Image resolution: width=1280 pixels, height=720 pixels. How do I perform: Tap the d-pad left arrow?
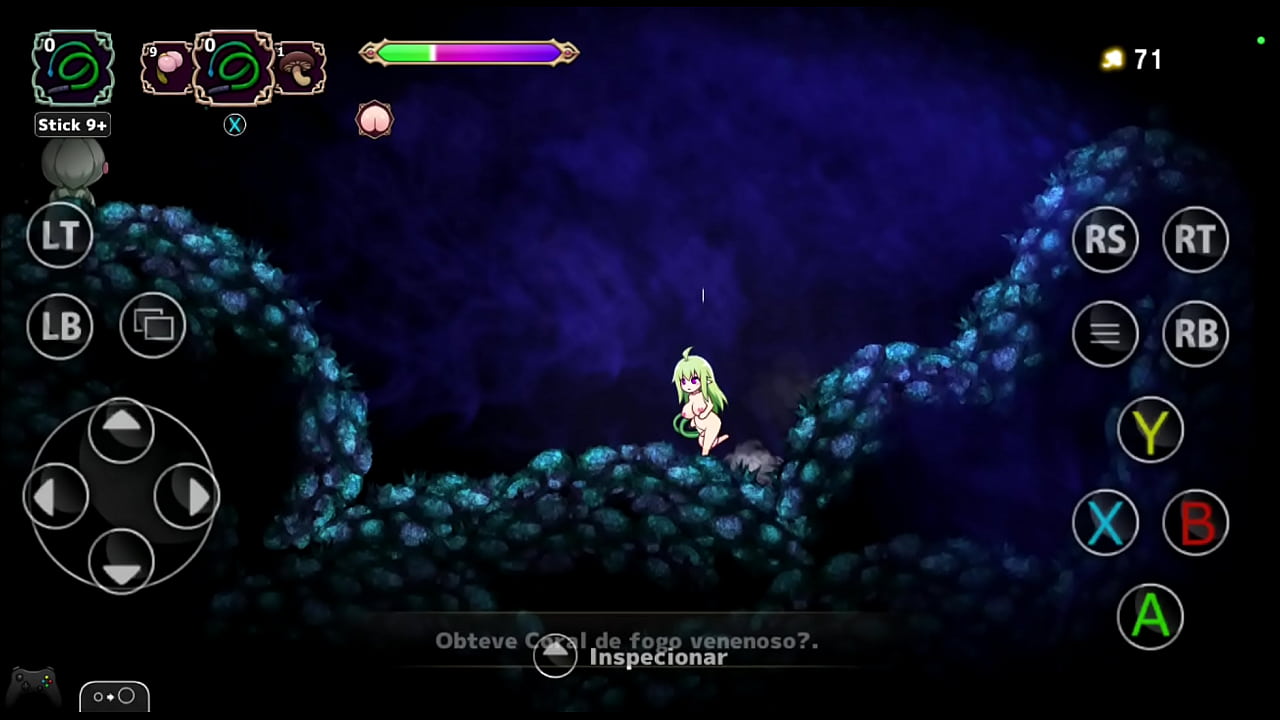[x=56, y=496]
